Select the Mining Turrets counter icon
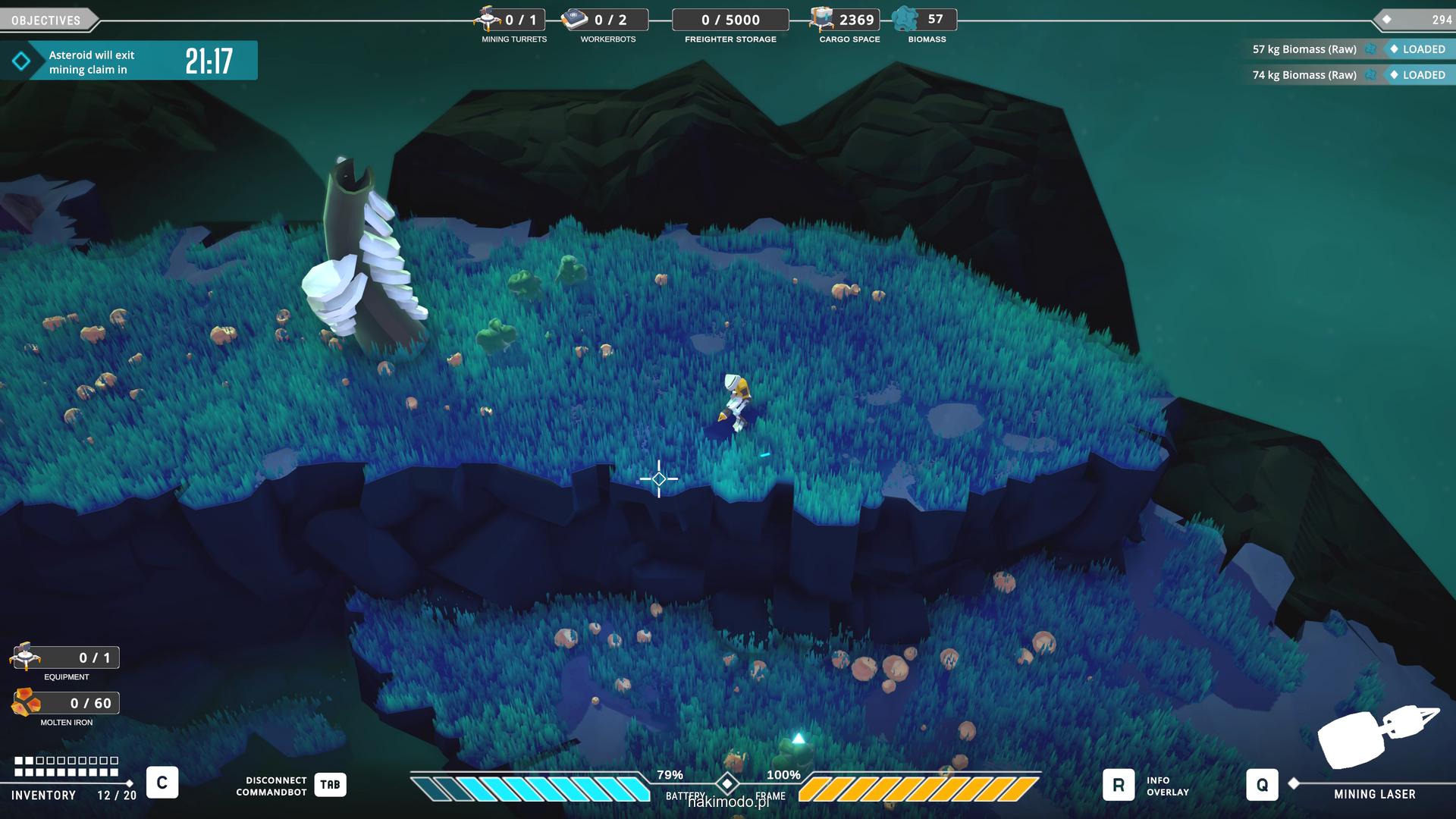This screenshot has height=819, width=1456. click(488, 18)
